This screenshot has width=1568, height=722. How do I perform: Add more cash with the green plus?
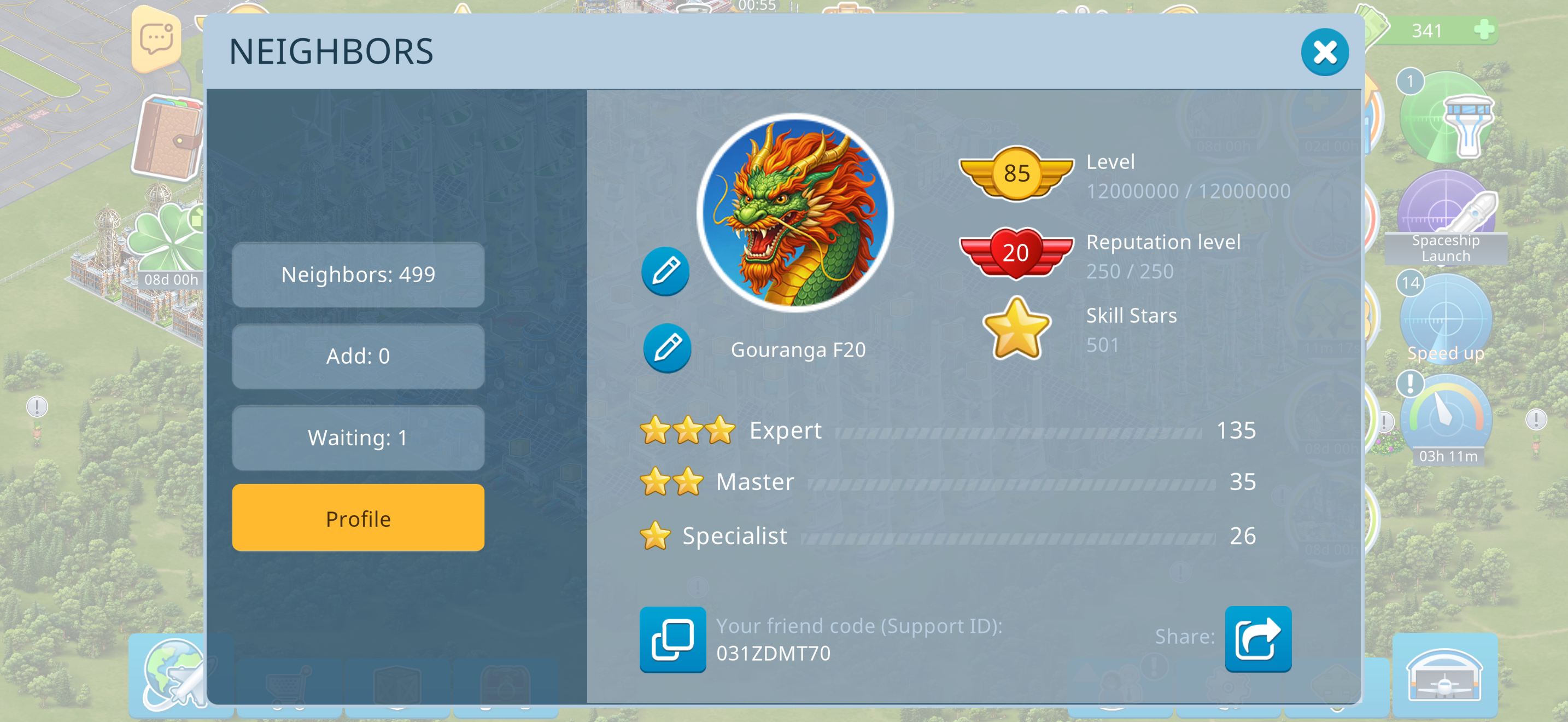1484,30
